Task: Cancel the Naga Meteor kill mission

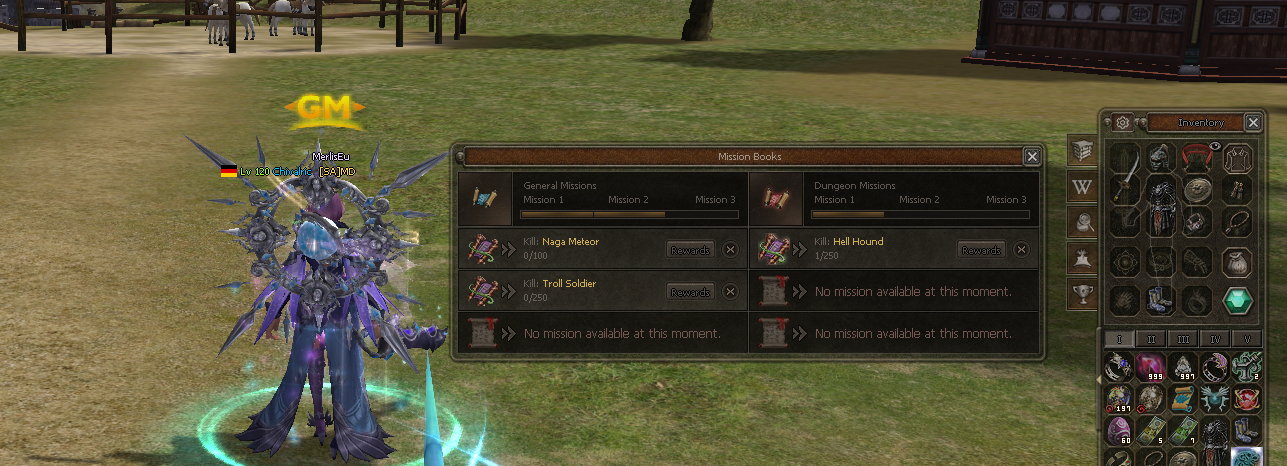Action: [730, 250]
